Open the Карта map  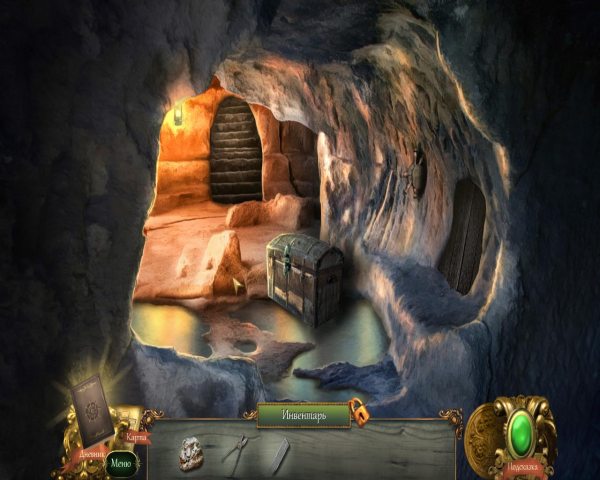136,436
